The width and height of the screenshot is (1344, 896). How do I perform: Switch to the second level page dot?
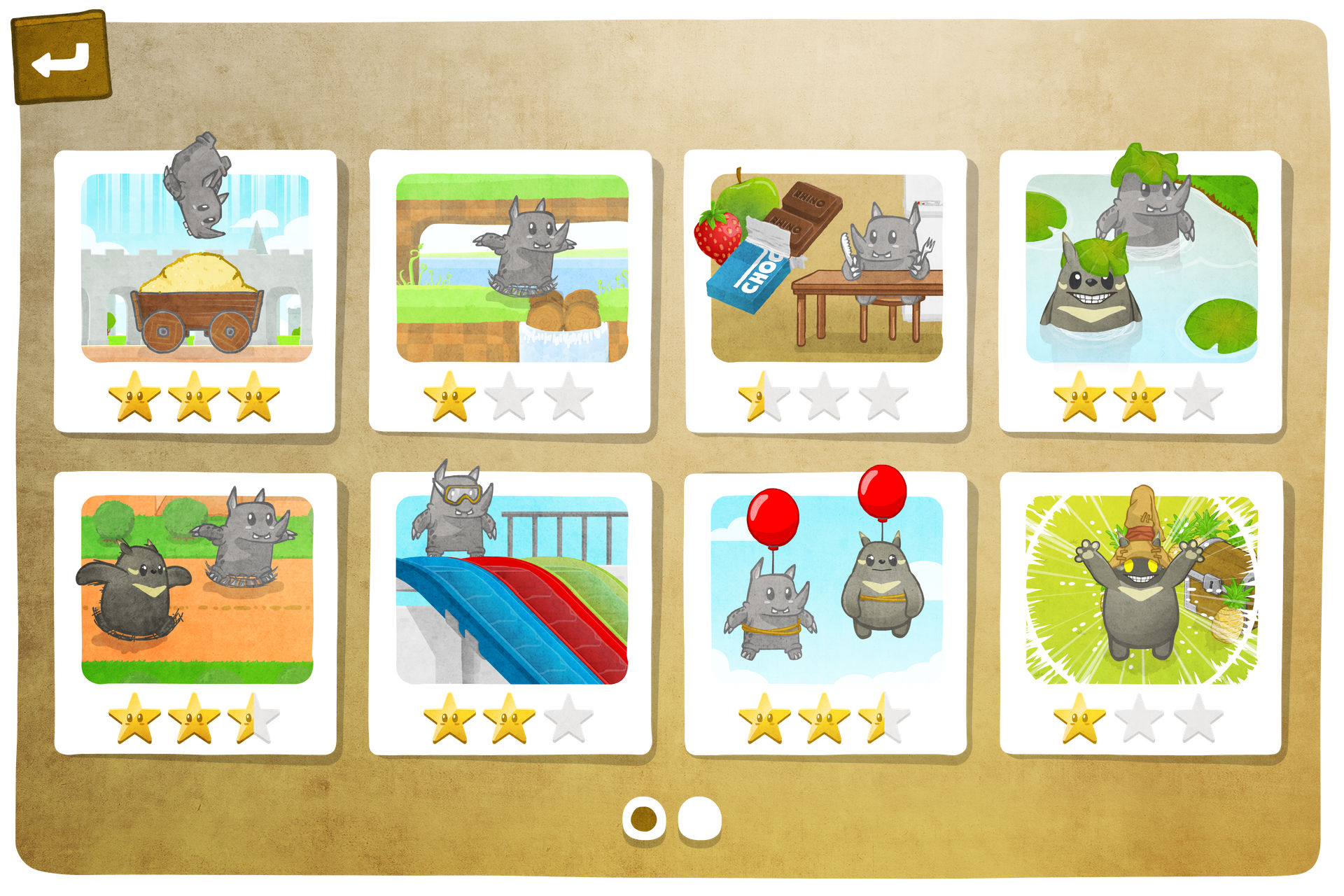pos(699,818)
